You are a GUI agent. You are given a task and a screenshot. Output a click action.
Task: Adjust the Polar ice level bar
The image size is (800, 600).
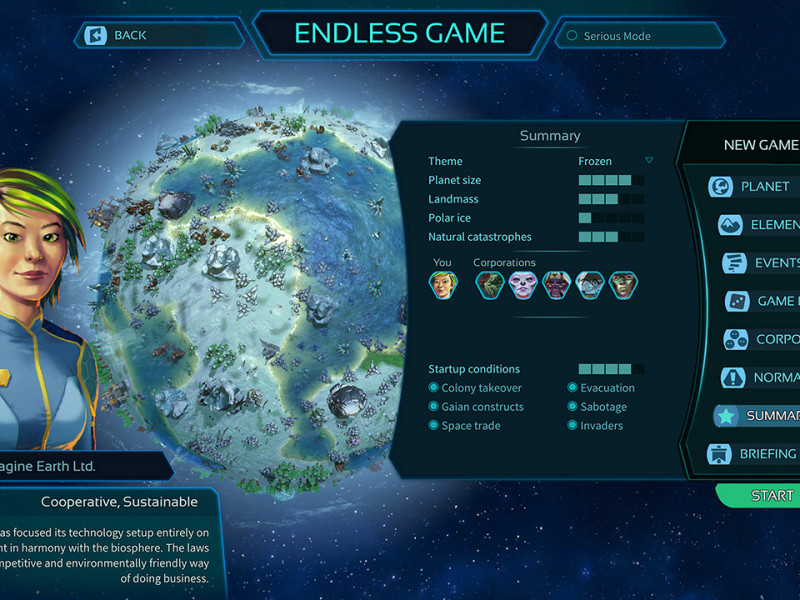(x=610, y=218)
